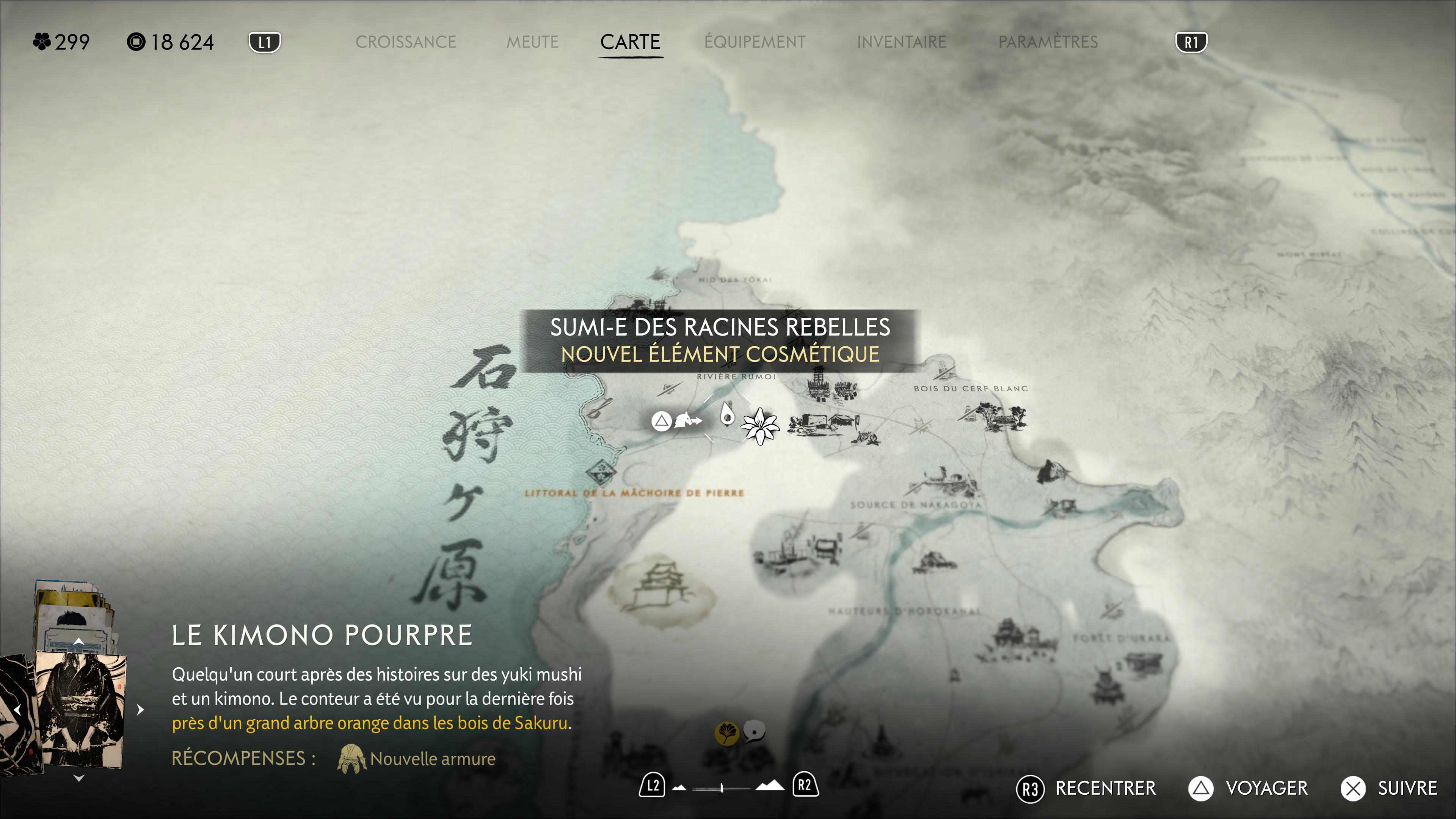Click the white teardrop map marker
This screenshot has height=819, width=1456.
[x=727, y=414]
